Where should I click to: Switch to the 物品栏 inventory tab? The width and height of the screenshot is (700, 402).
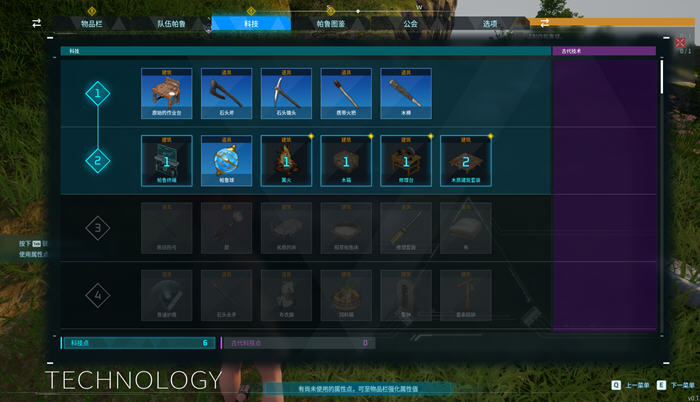[x=92, y=23]
